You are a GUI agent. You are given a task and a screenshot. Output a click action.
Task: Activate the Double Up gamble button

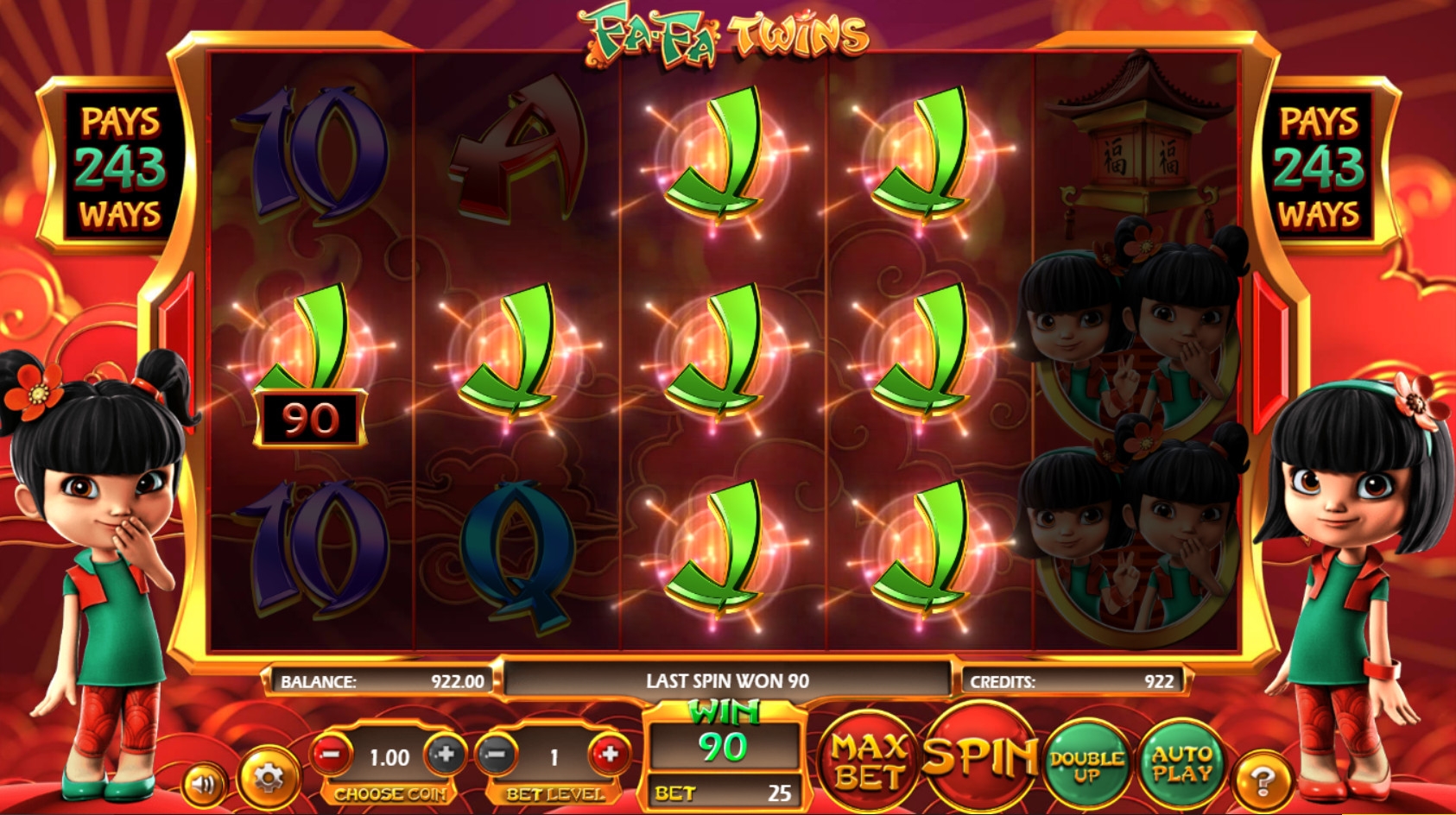pyautogui.click(x=1086, y=764)
